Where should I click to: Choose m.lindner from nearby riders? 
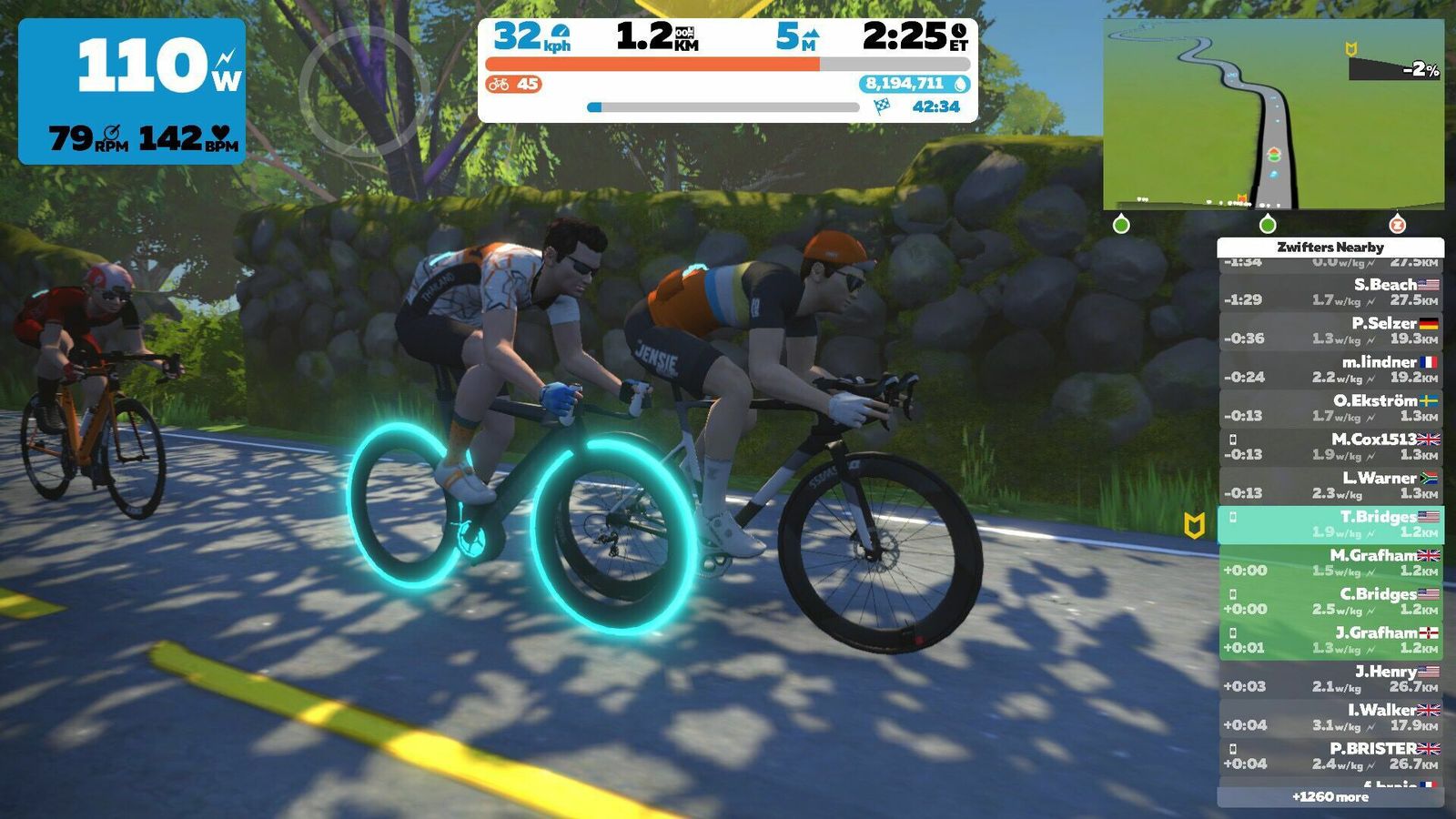click(1330, 369)
